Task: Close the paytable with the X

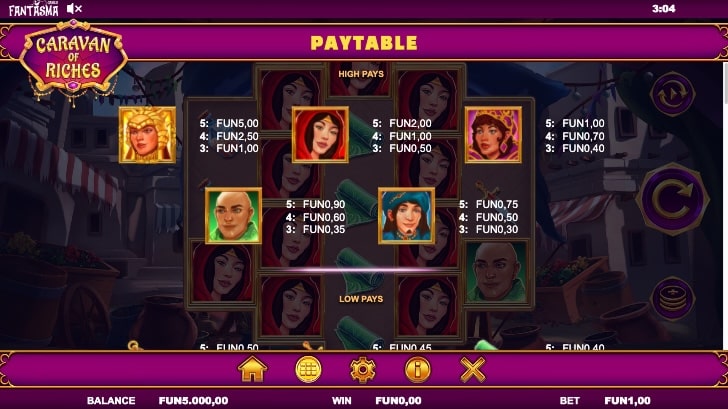Action: (472, 369)
